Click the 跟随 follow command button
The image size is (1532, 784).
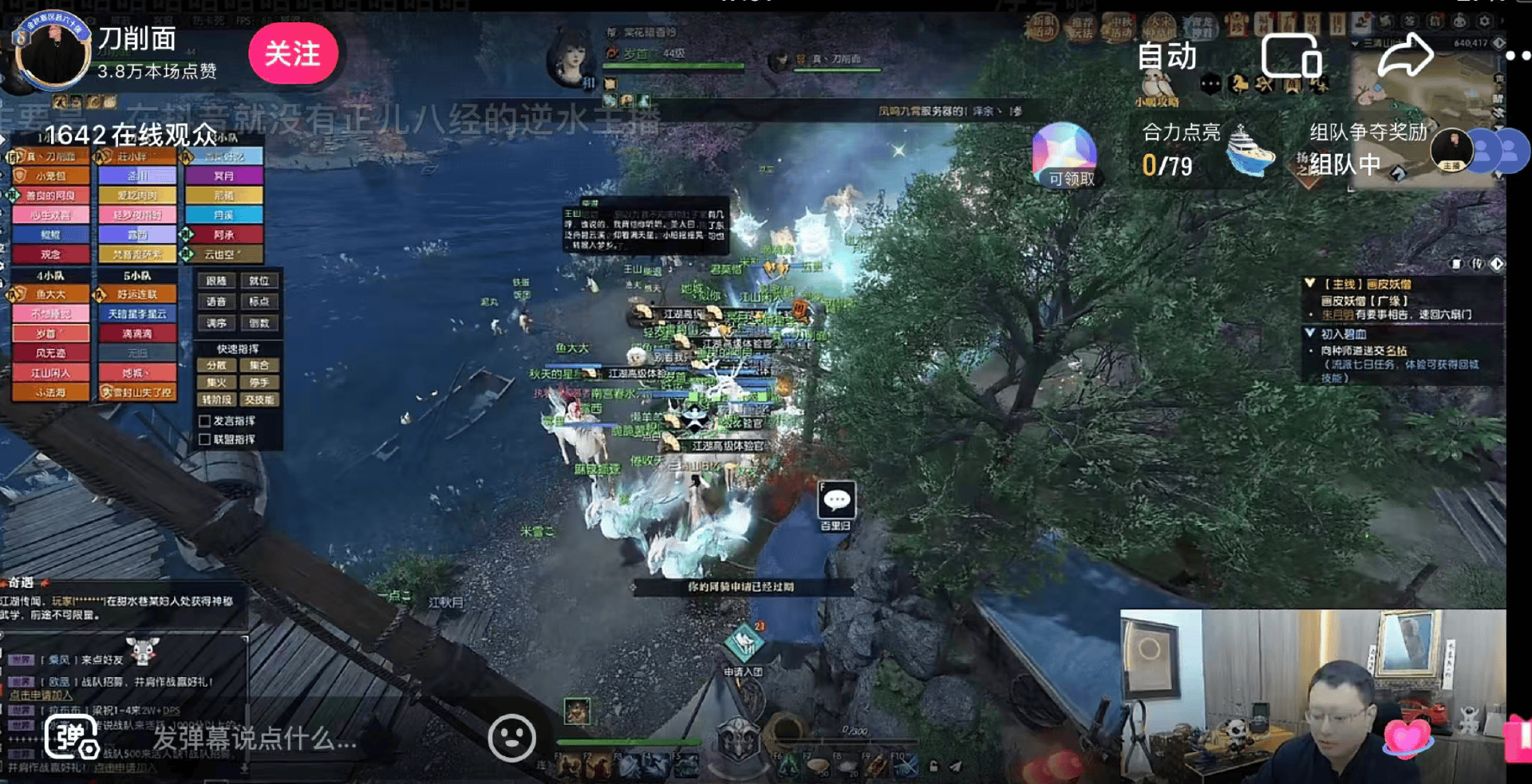tap(216, 281)
